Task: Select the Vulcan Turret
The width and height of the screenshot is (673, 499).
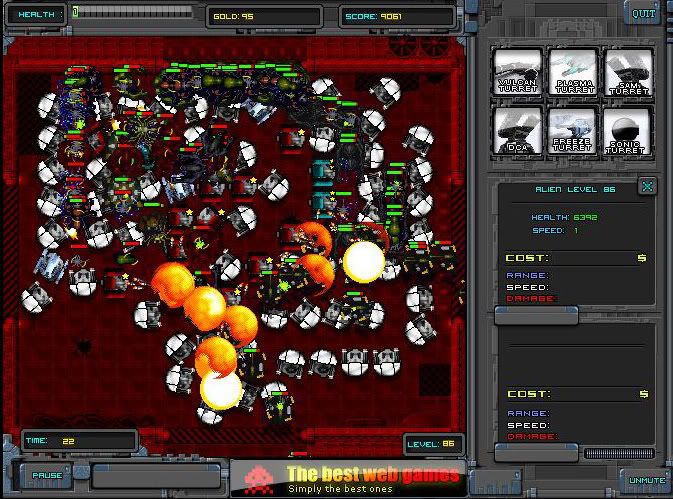Action: (x=518, y=73)
